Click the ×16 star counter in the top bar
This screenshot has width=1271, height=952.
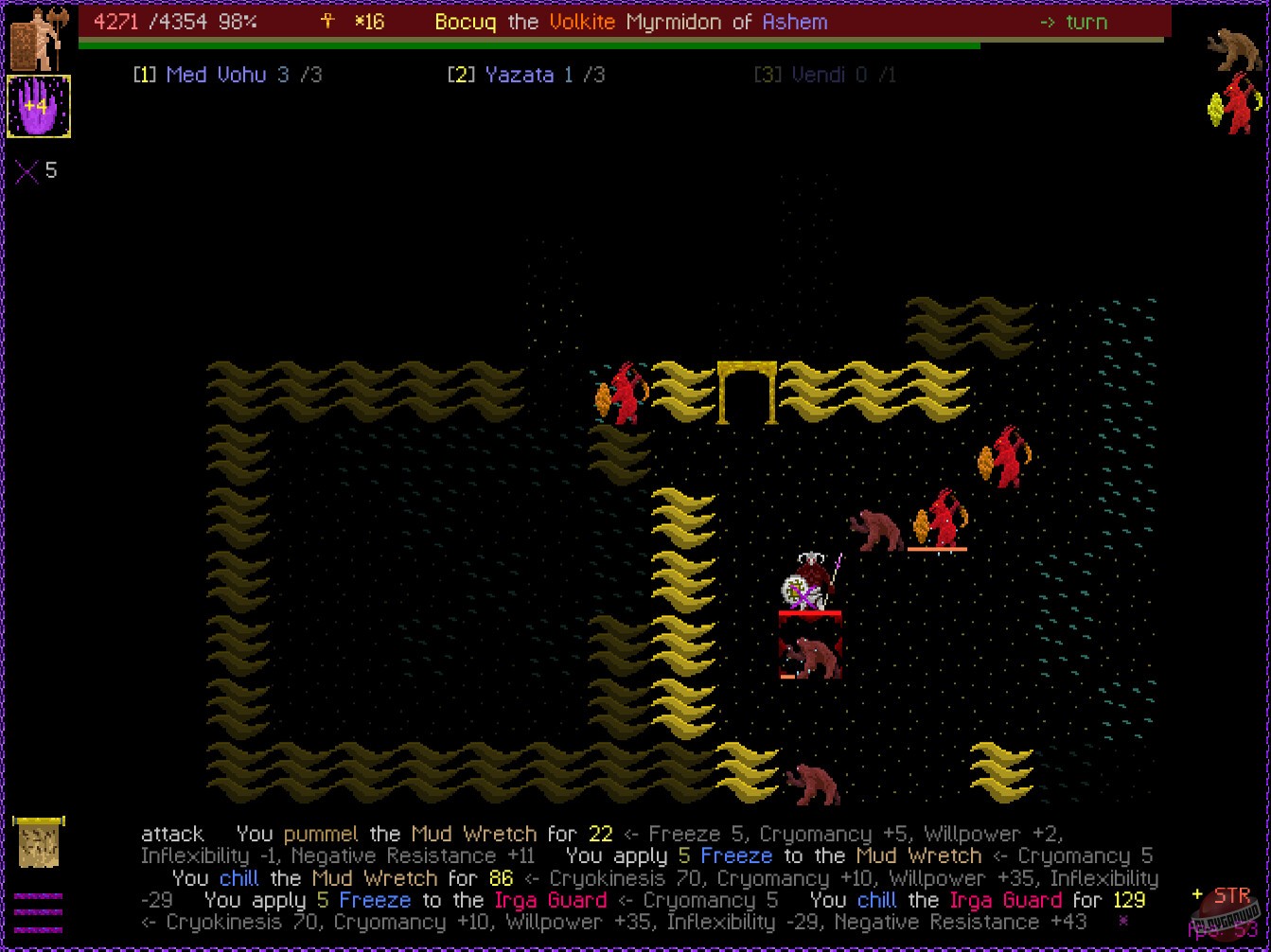tap(368, 22)
